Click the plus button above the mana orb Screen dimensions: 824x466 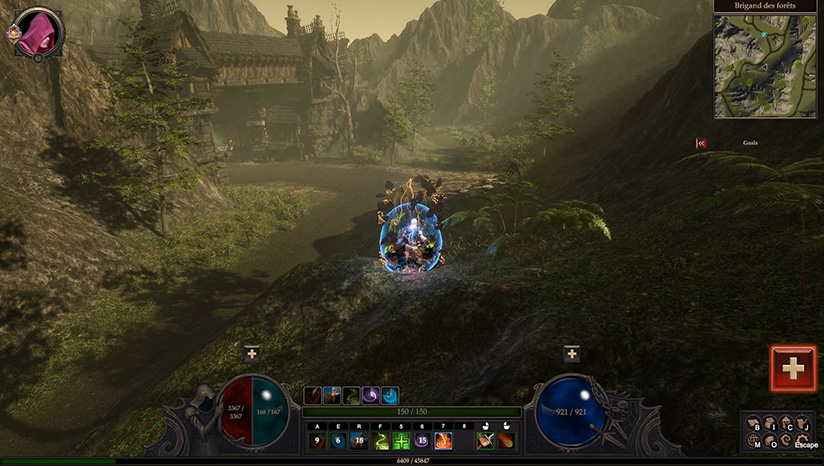(x=571, y=352)
